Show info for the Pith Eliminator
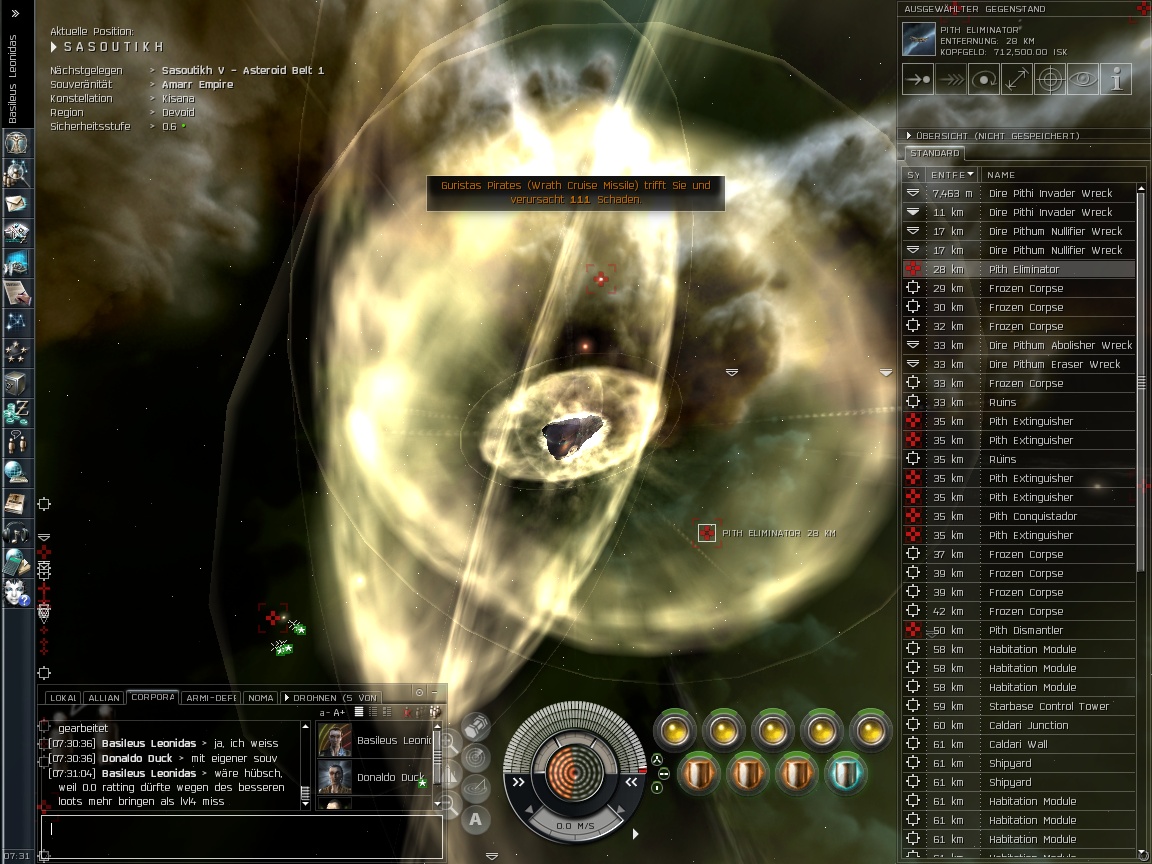Image resolution: width=1152 pixels, height=864 pixels. (1116, 79)
